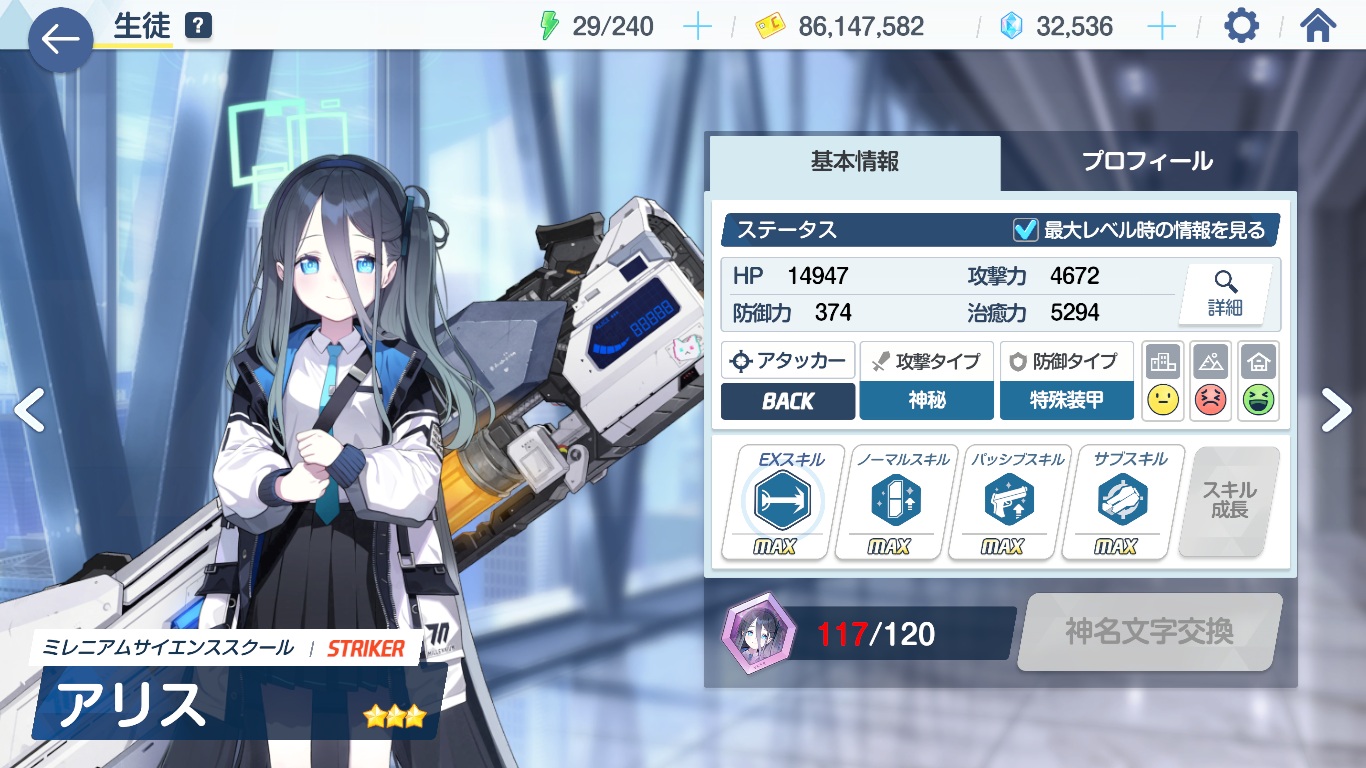1366x768 pixels.
Task: Switch to the プロフィール tab
Action: (1147, 161)
